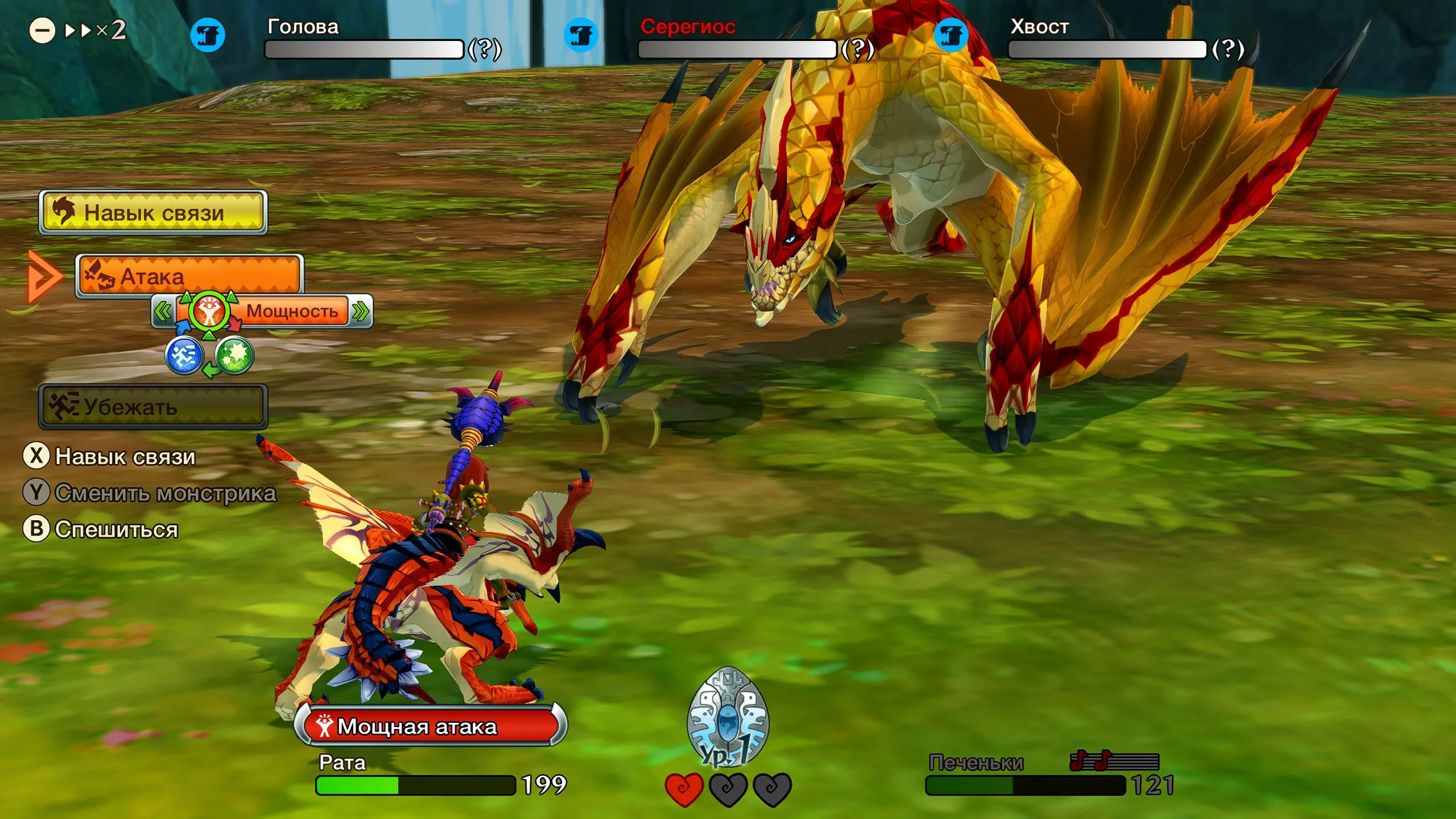1456x819 pixels.
Task: Pick the red Мощность attack type
Action: 209,311
